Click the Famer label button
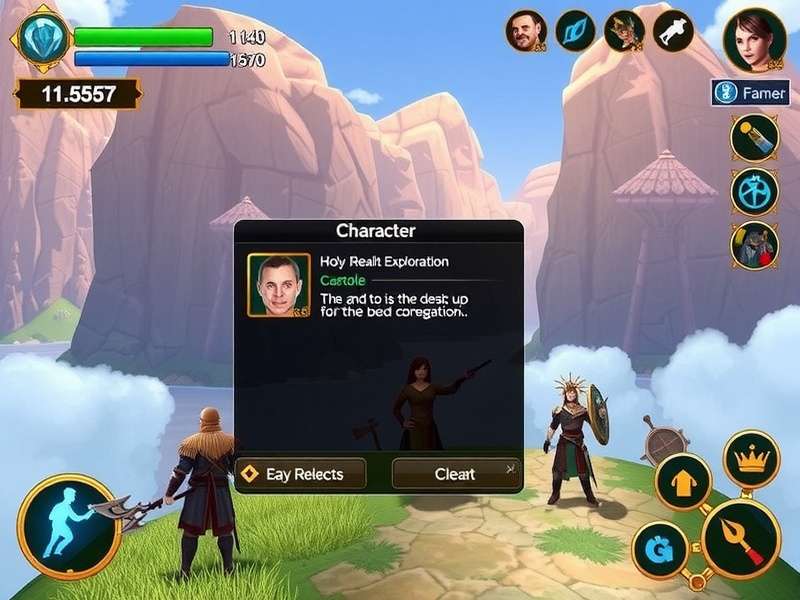Image resolution: width=800 pixels, height=600 pixels. [751, 93]
